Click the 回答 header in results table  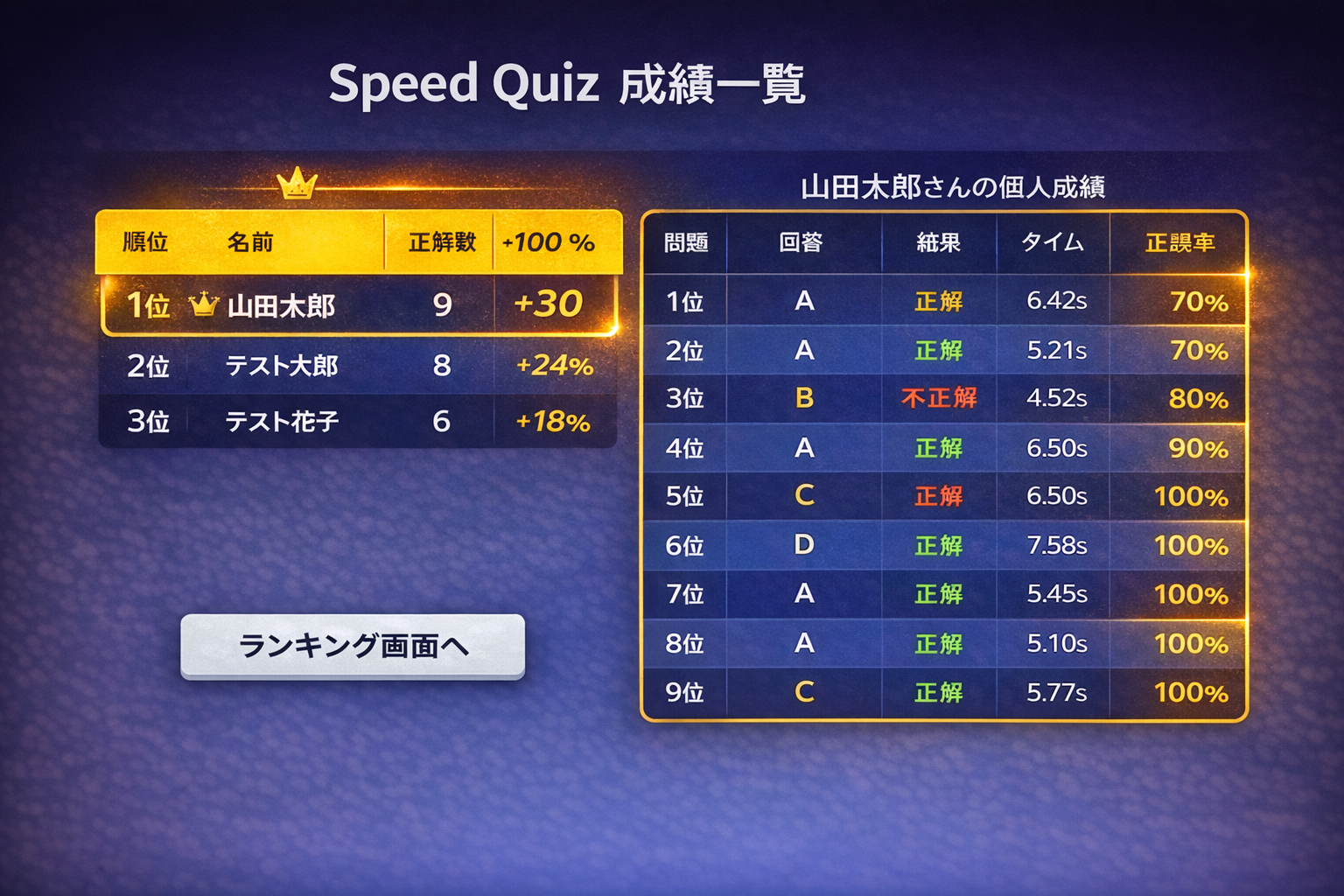pos(802,242)
